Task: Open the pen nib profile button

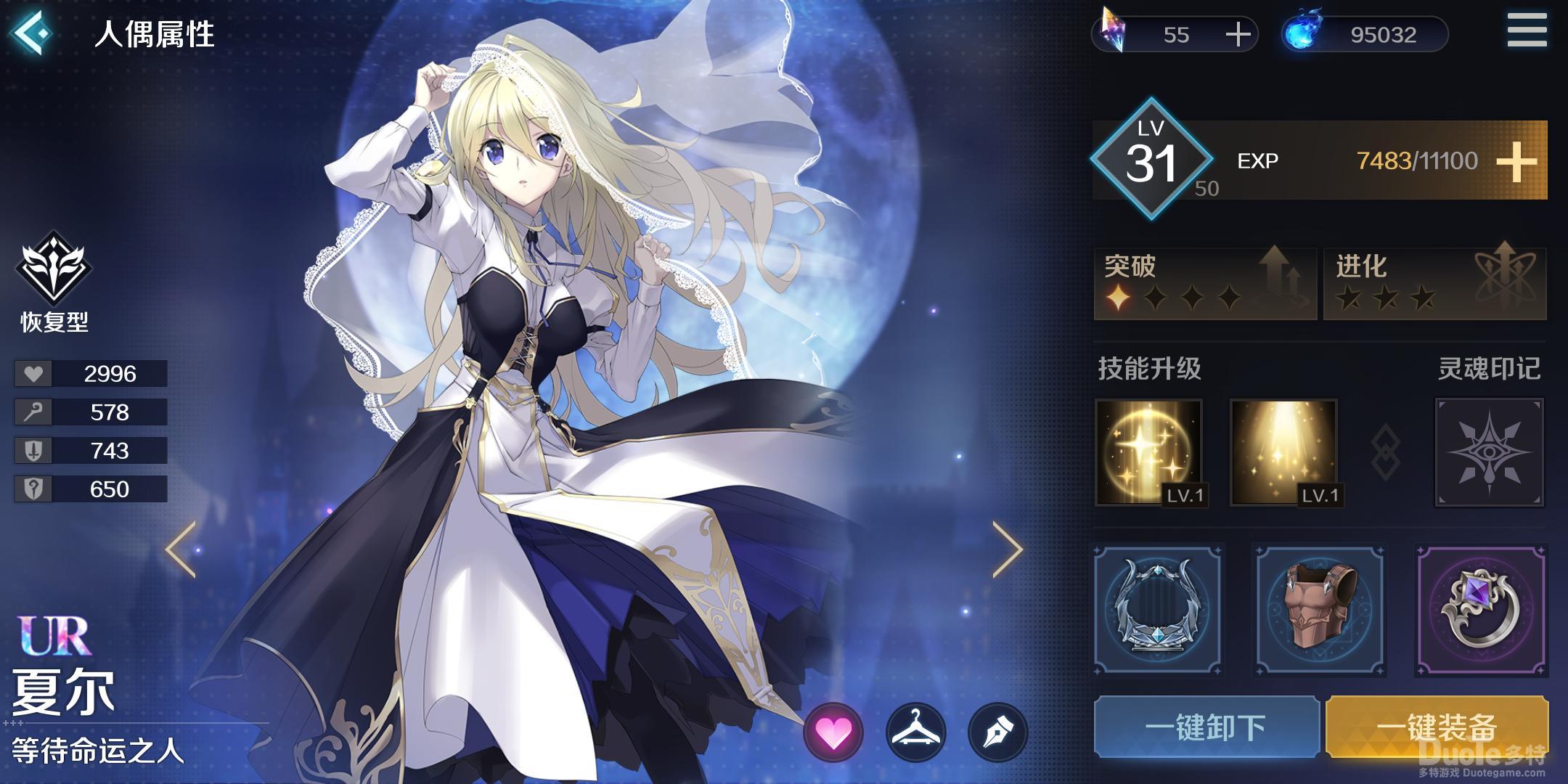Action: (x=998, y=733)
